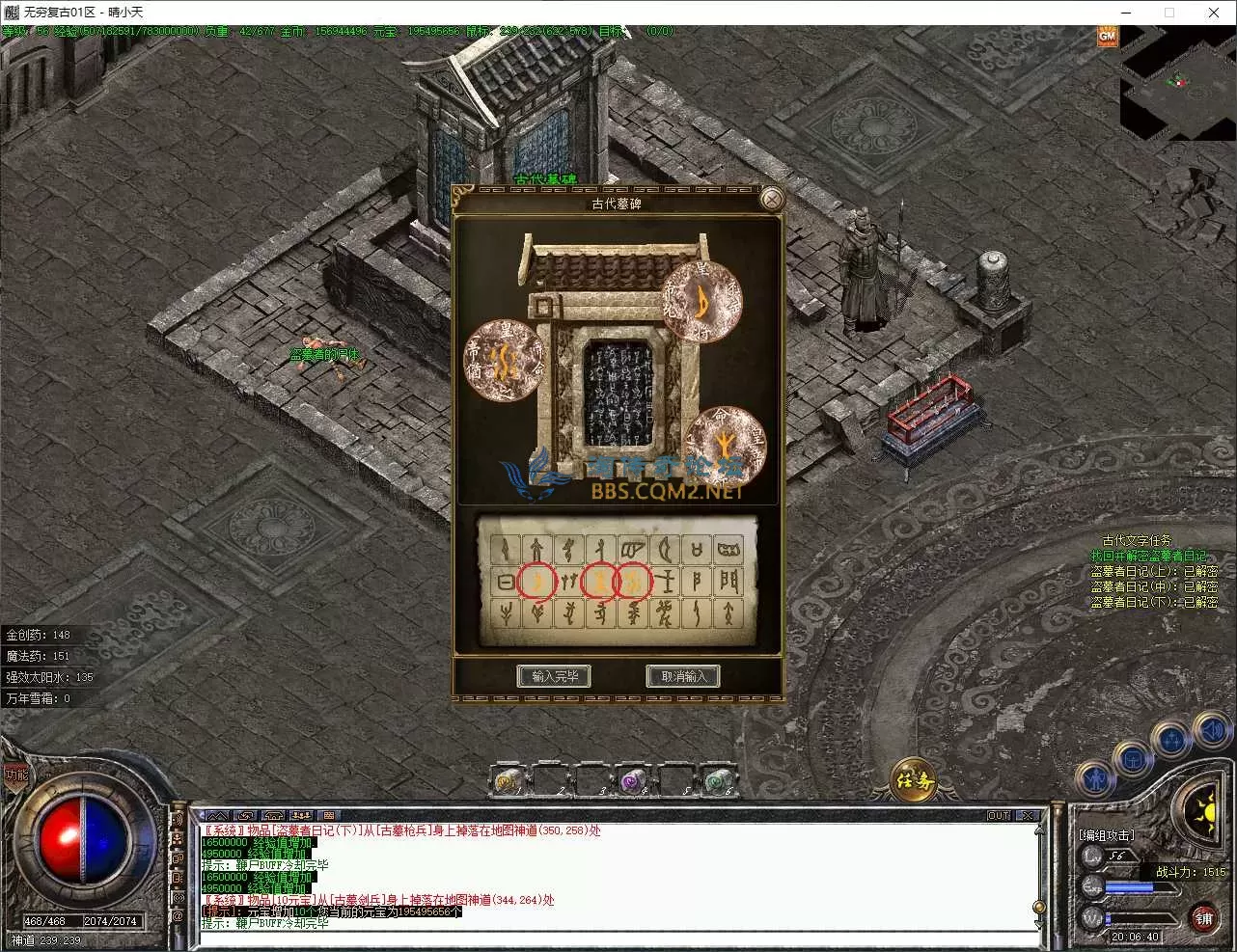Open the 任务 quest panel
This screenshot has width=1237, height=952.
(x=913, y=780)
